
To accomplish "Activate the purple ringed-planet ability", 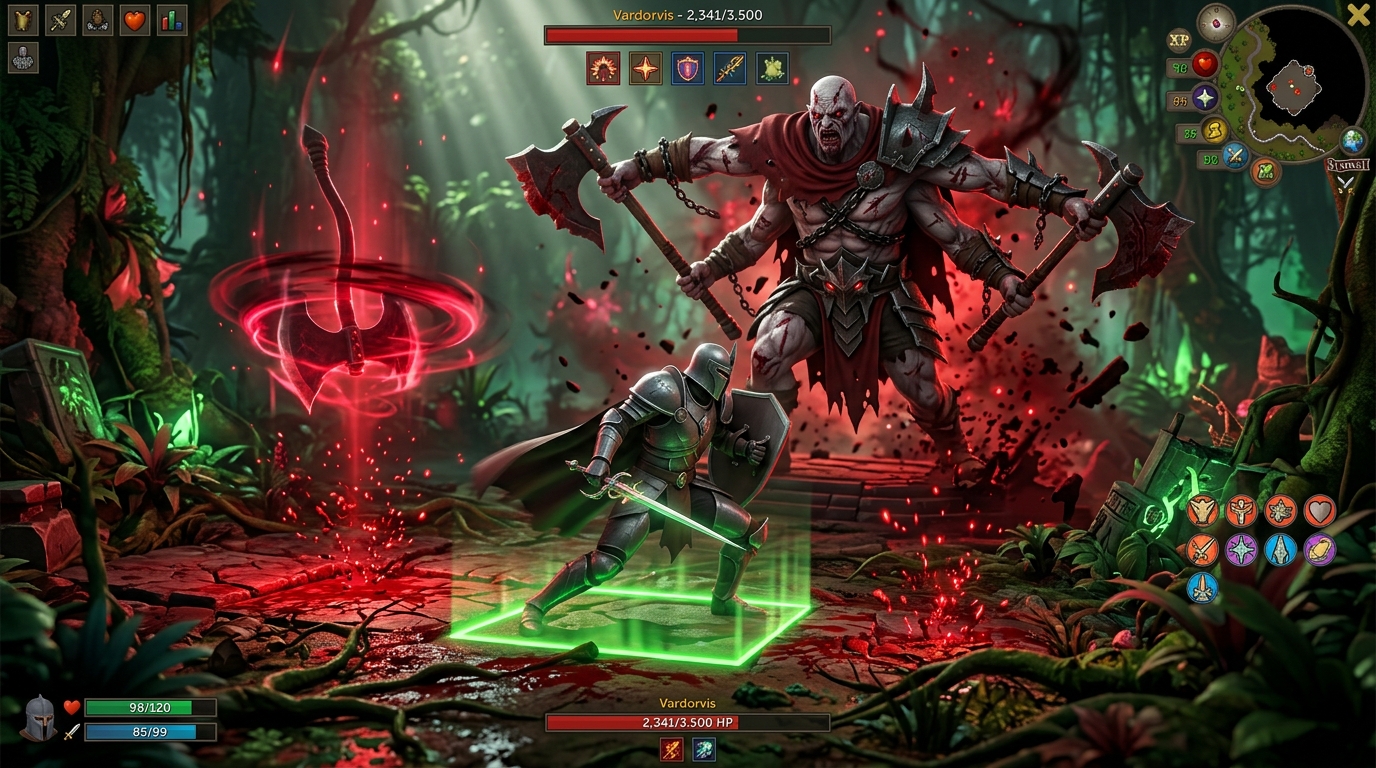I will click(x=1319, y=549).
